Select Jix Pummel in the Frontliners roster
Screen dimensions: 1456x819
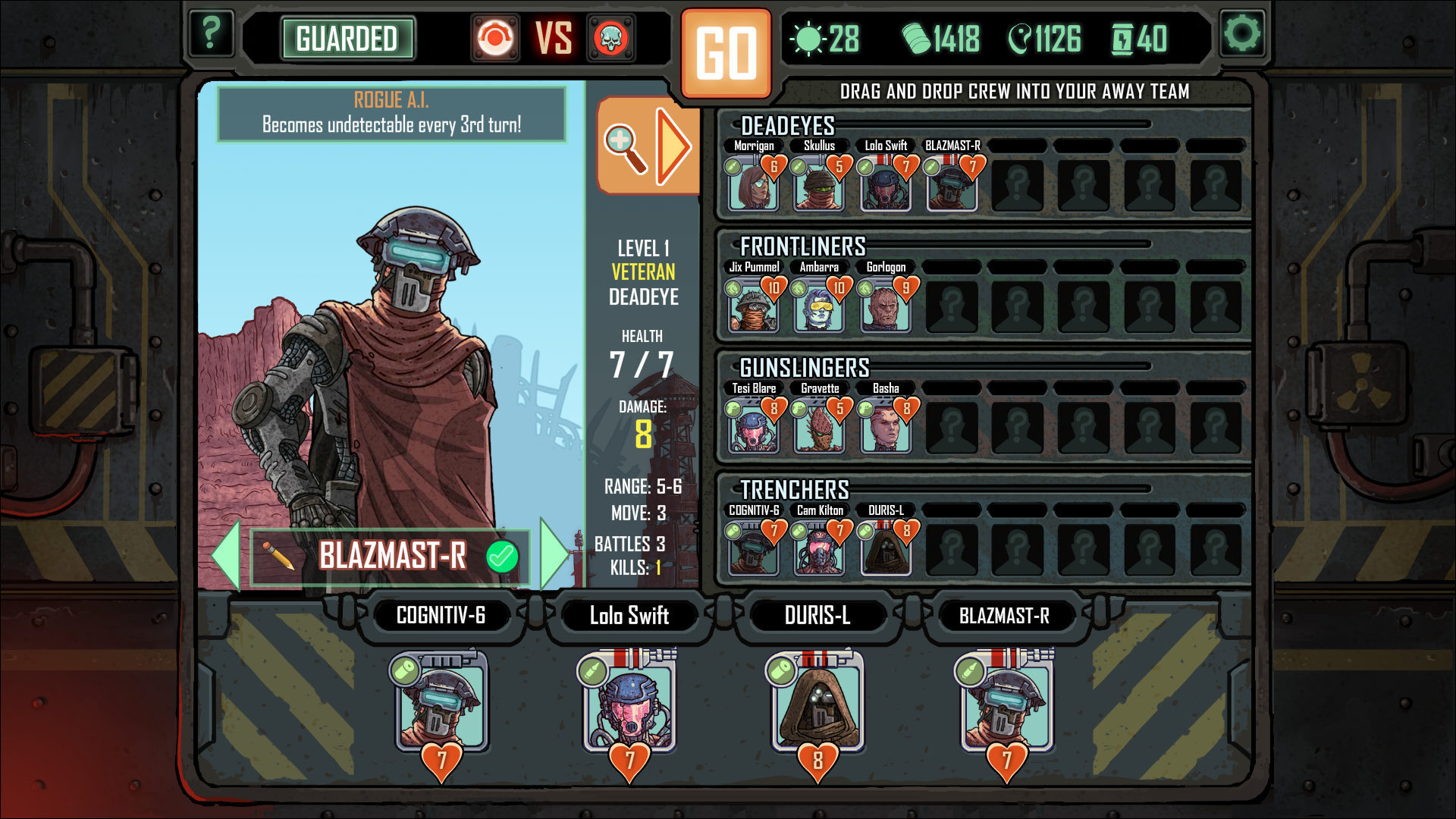coord(753,306)
